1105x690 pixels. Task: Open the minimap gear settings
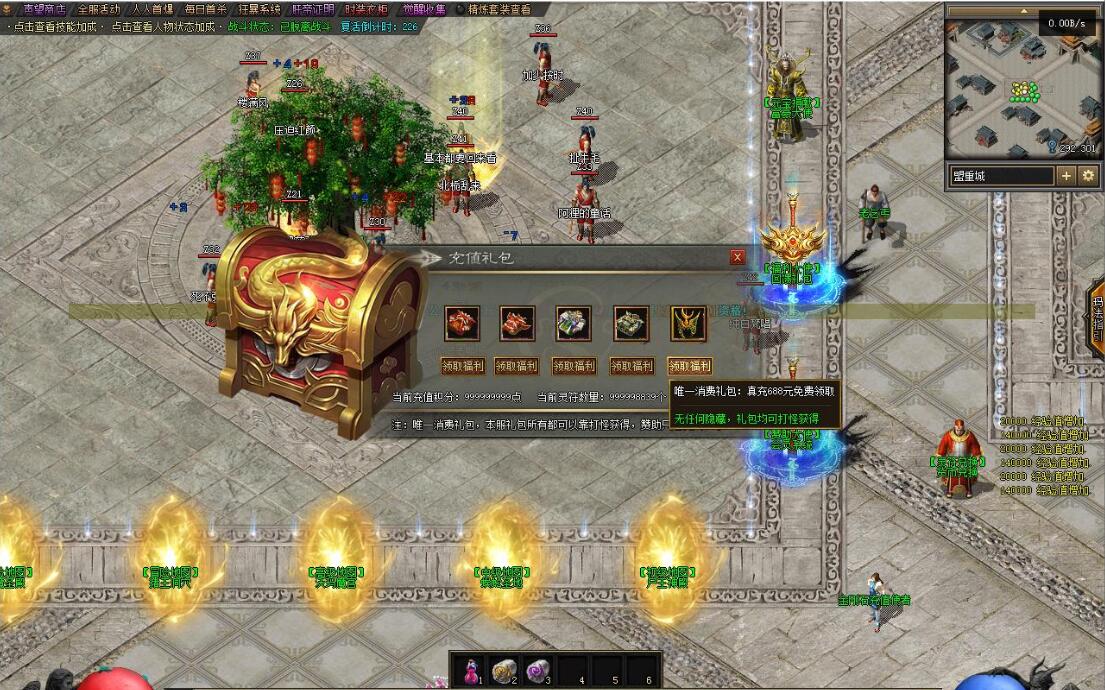pos(1088,176)
